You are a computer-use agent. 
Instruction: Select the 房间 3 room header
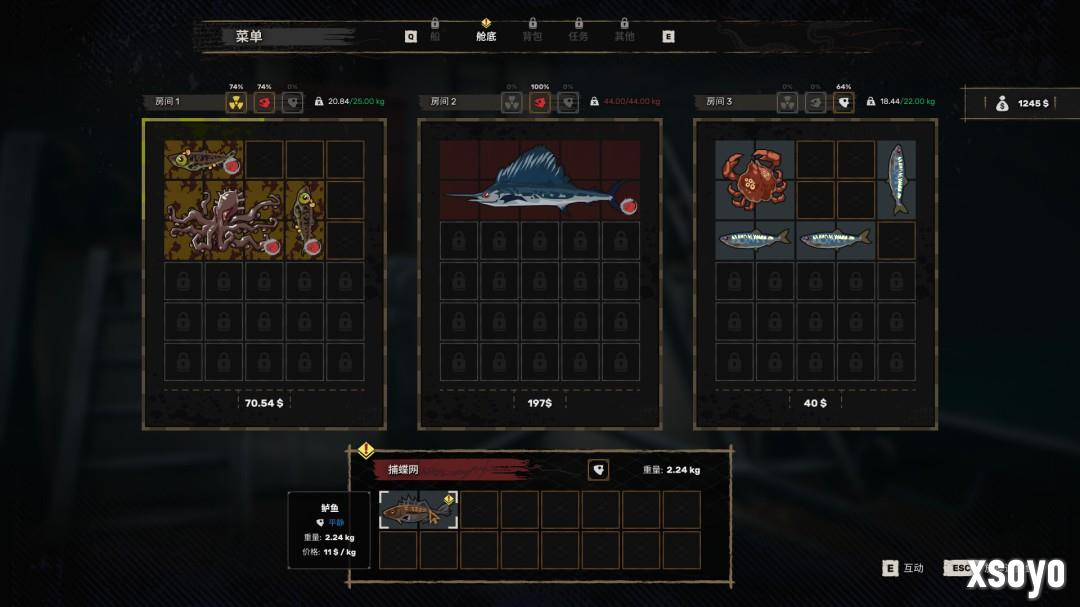tap(733, 102)
